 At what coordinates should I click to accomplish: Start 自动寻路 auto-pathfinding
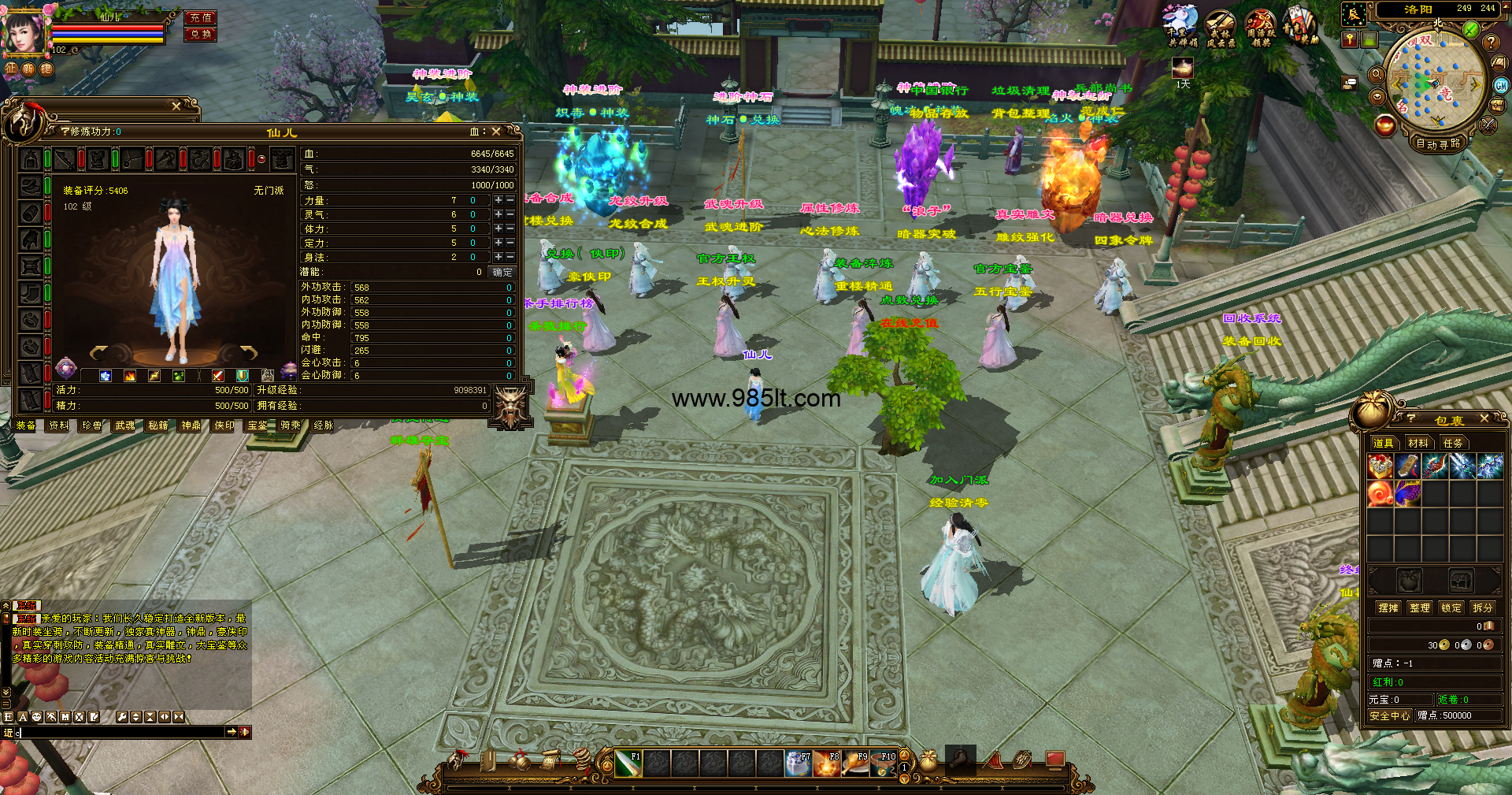click(x=1438, y=143)
